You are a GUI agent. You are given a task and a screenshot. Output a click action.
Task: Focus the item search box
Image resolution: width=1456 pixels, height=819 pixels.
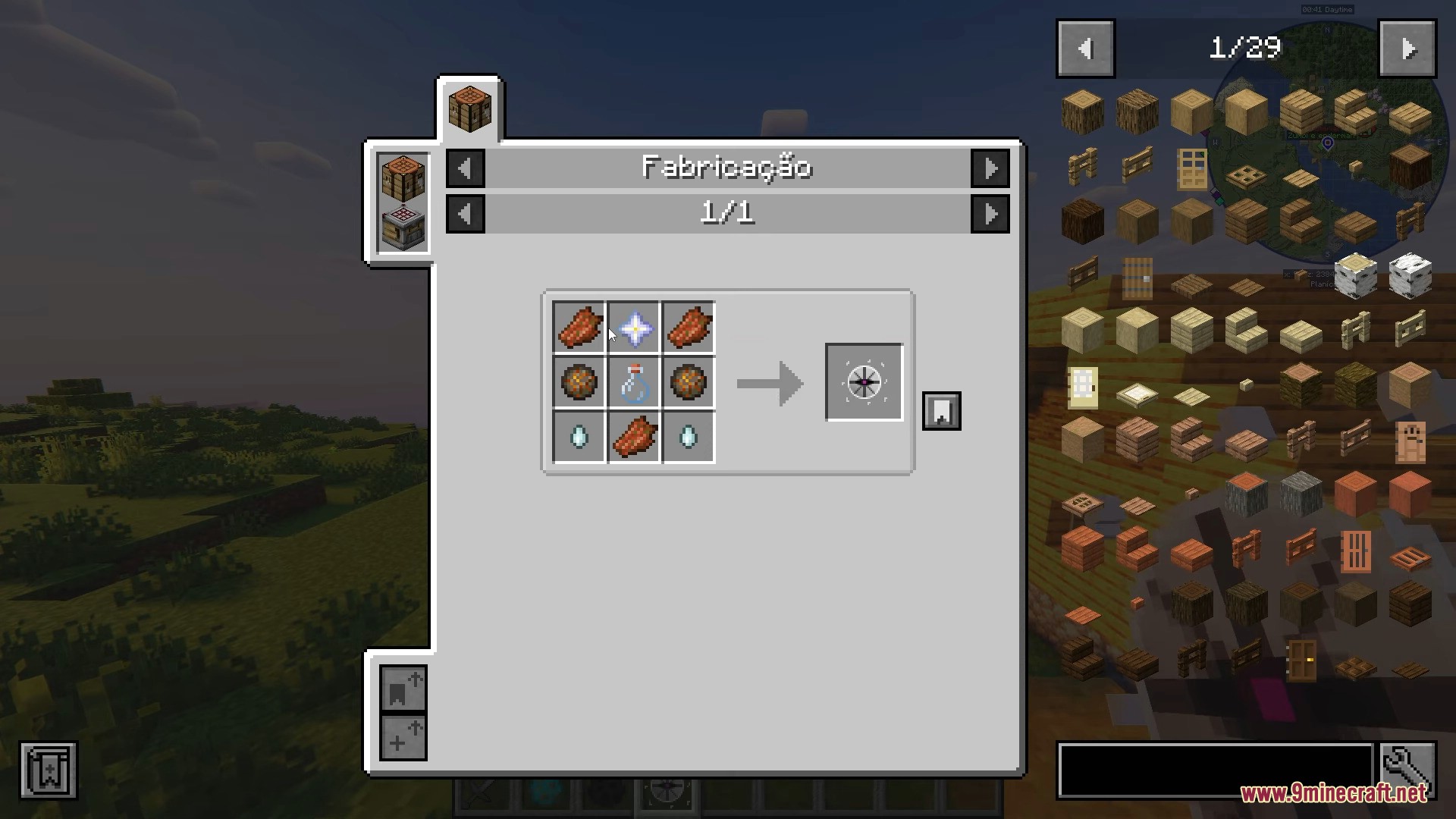coord(1215,770)
